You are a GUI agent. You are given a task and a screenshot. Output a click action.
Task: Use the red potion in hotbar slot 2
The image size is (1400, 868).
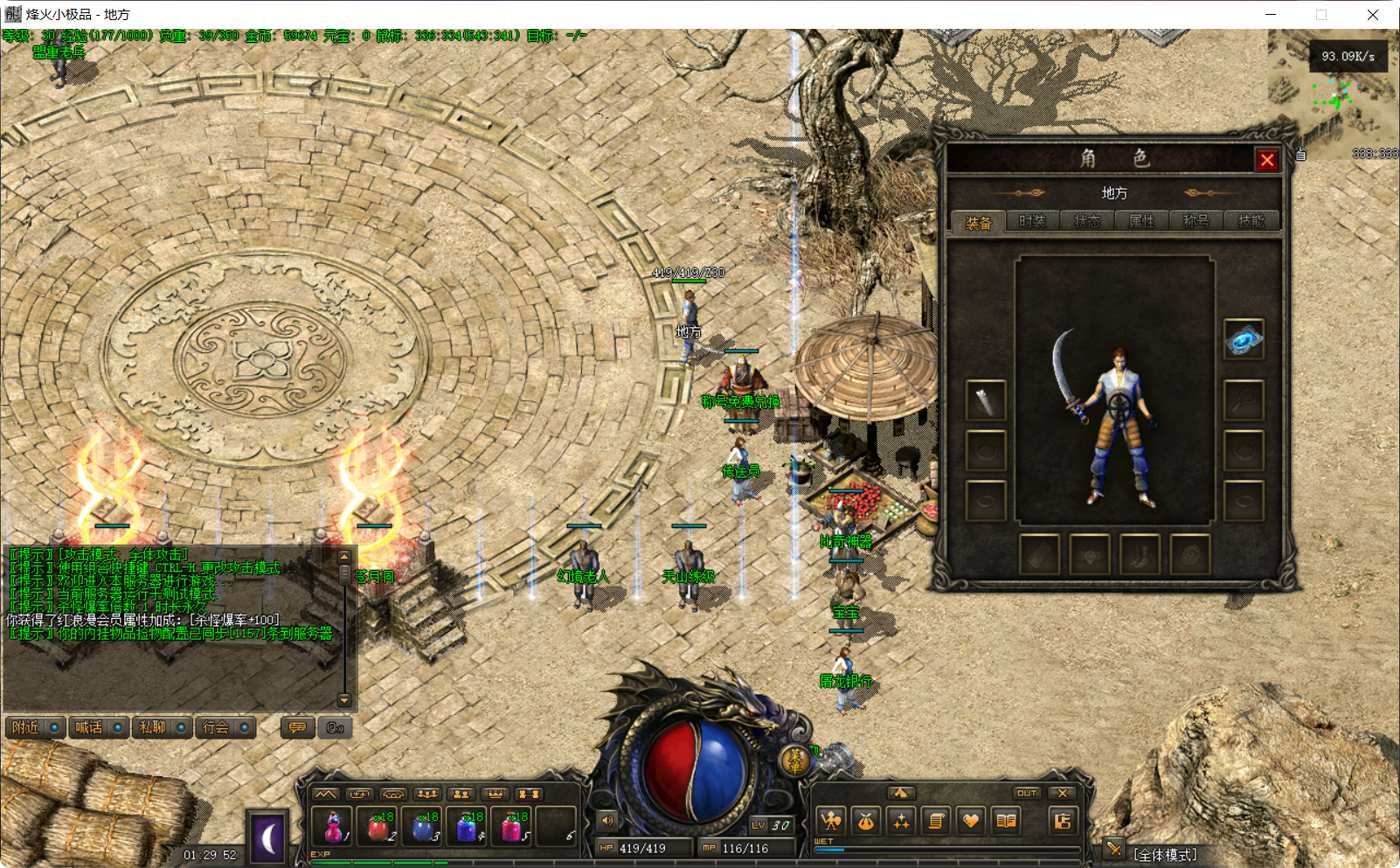[x=378, y=825]
